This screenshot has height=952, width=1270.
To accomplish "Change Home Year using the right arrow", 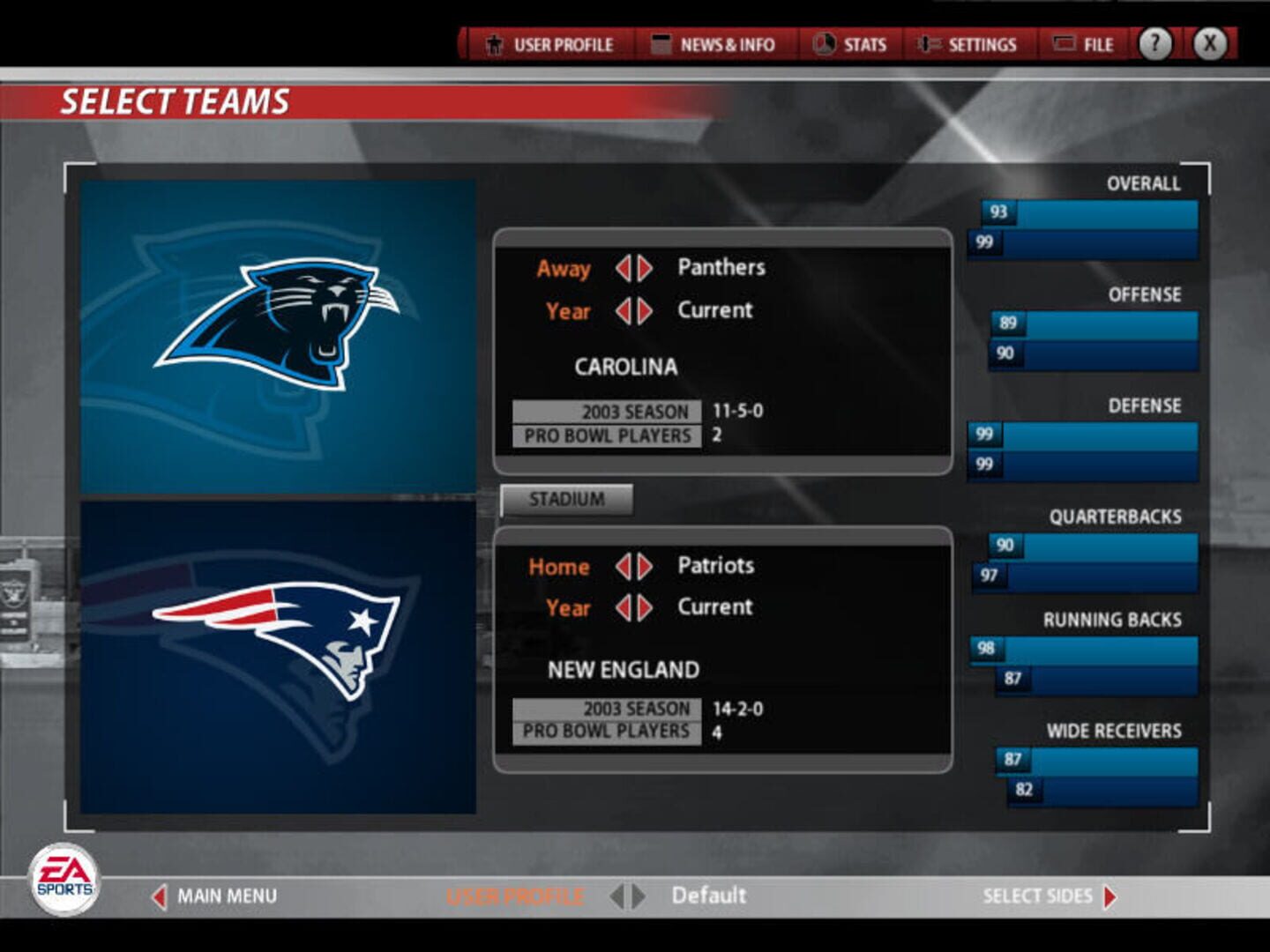I will [x=645, y=607].
